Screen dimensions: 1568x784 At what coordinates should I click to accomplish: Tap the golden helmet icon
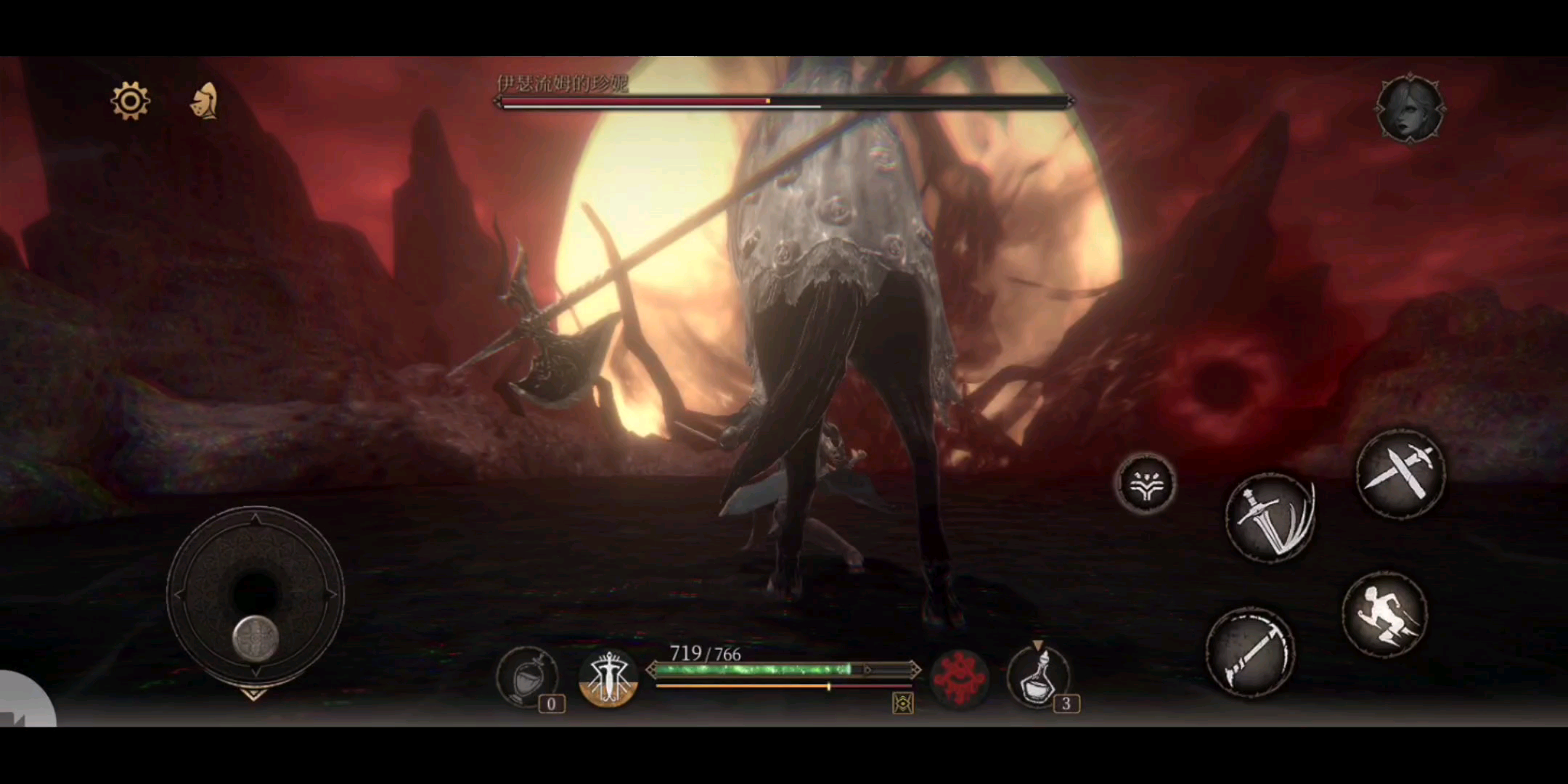pos(205,101)
